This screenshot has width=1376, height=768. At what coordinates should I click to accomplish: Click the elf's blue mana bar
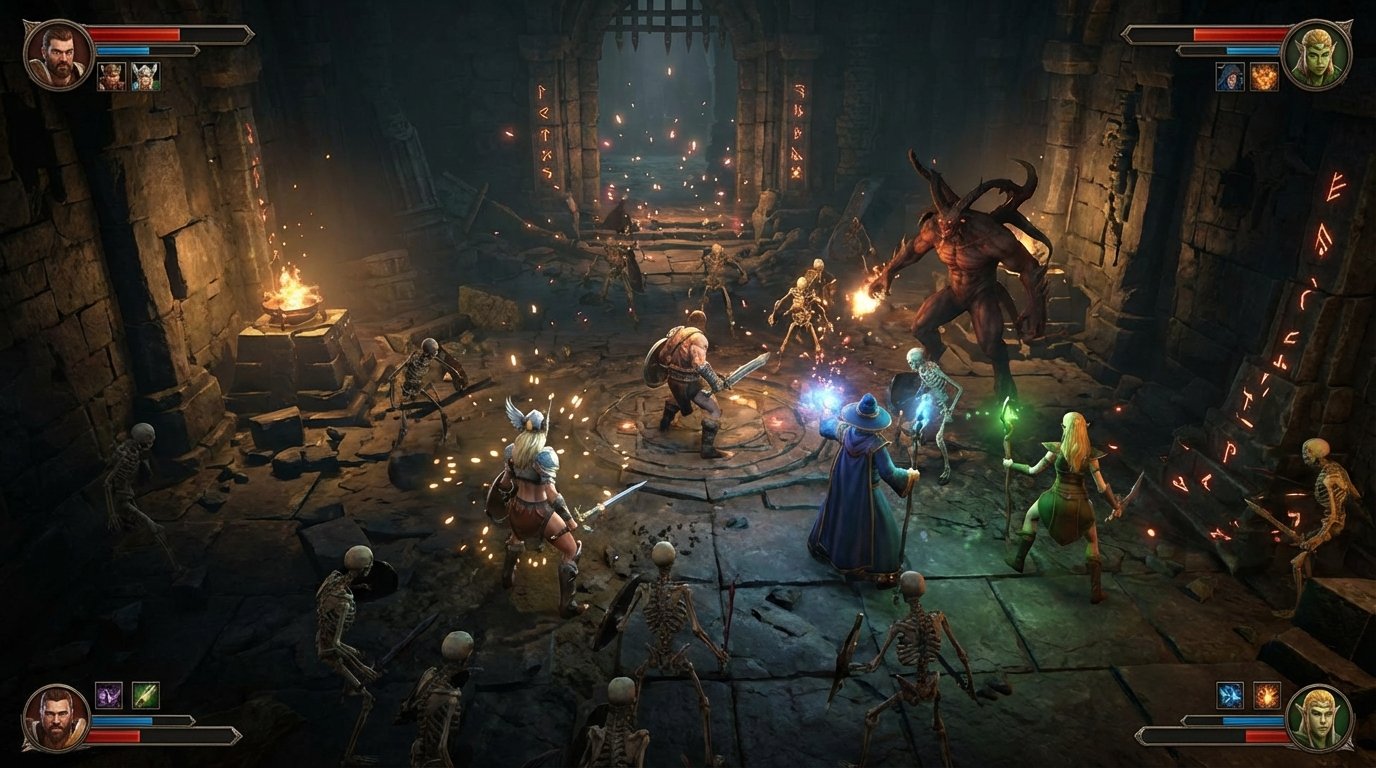pyautogui.click(x=1252, y=50)
